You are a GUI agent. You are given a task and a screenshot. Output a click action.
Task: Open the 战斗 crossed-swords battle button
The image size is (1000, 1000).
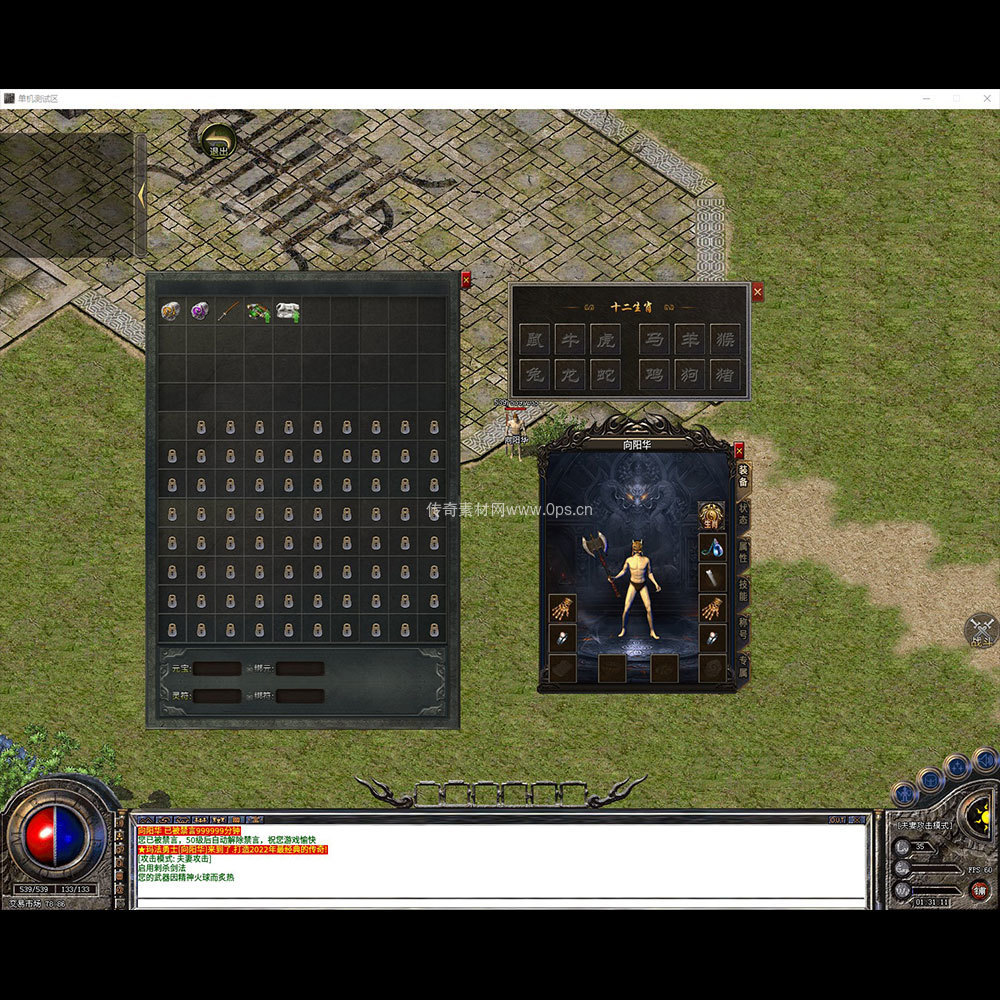(x=981, y=630)
